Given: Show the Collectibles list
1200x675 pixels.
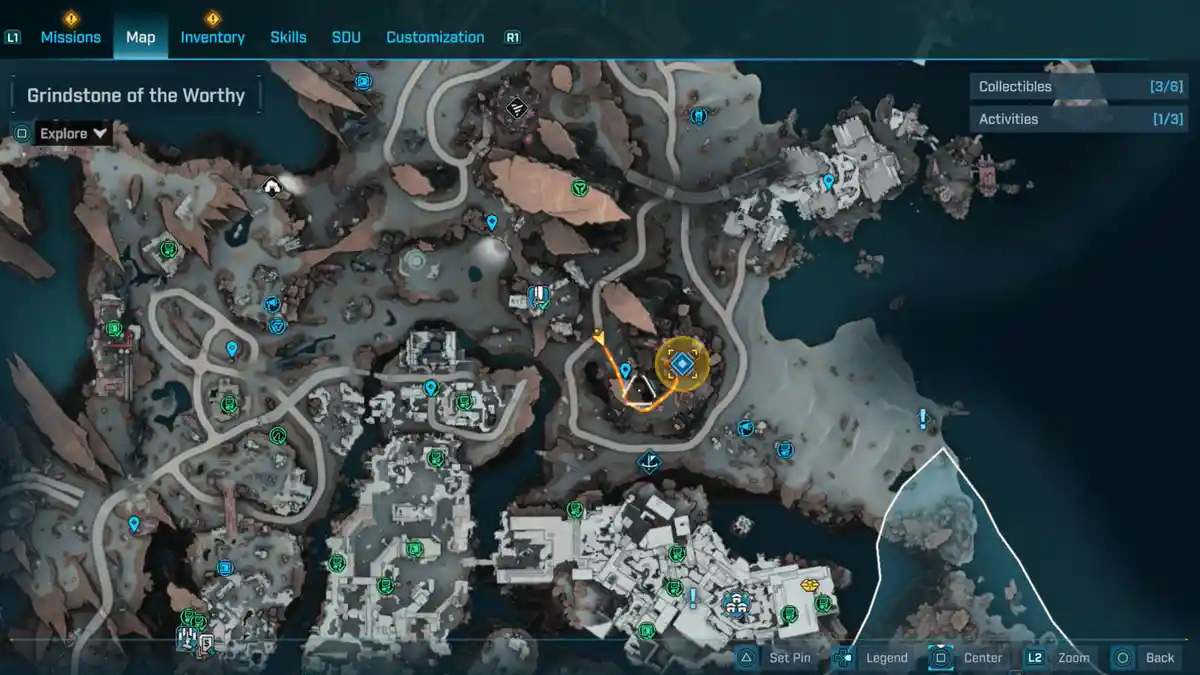Looking at the screenshot, I should point(1078,87).
